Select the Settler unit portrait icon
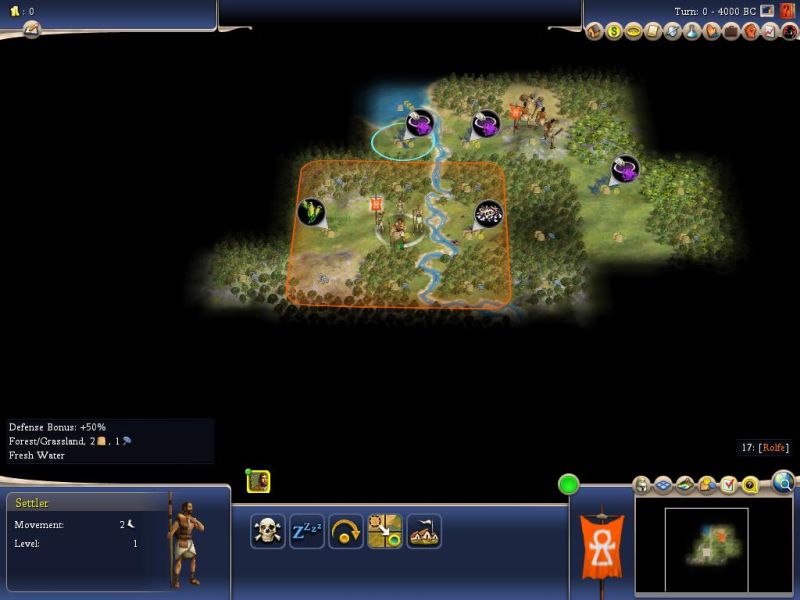Viewport: 800px width, 600px height. point(258,481)
